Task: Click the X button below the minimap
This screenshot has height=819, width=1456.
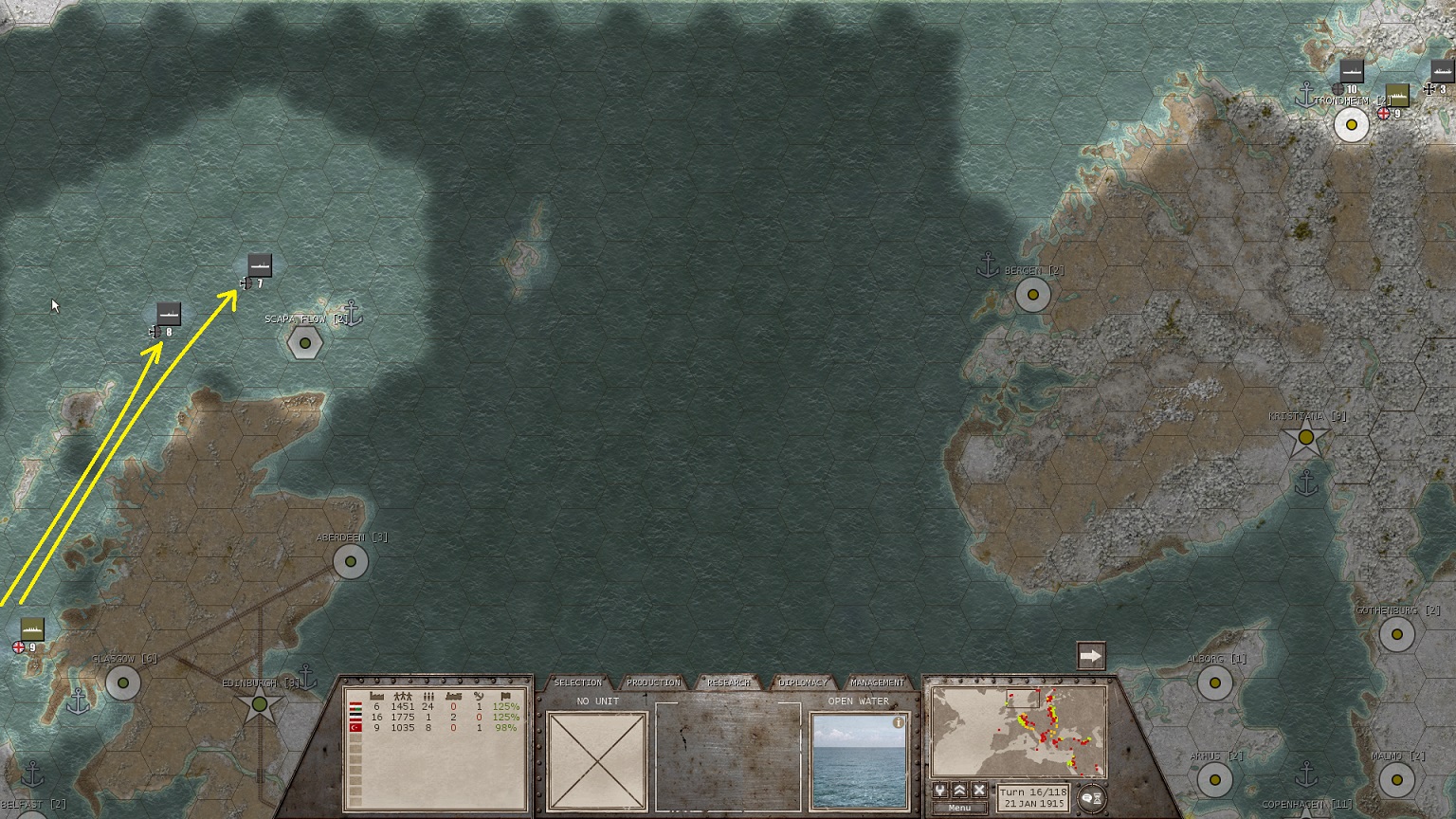Action: [979, 791]
